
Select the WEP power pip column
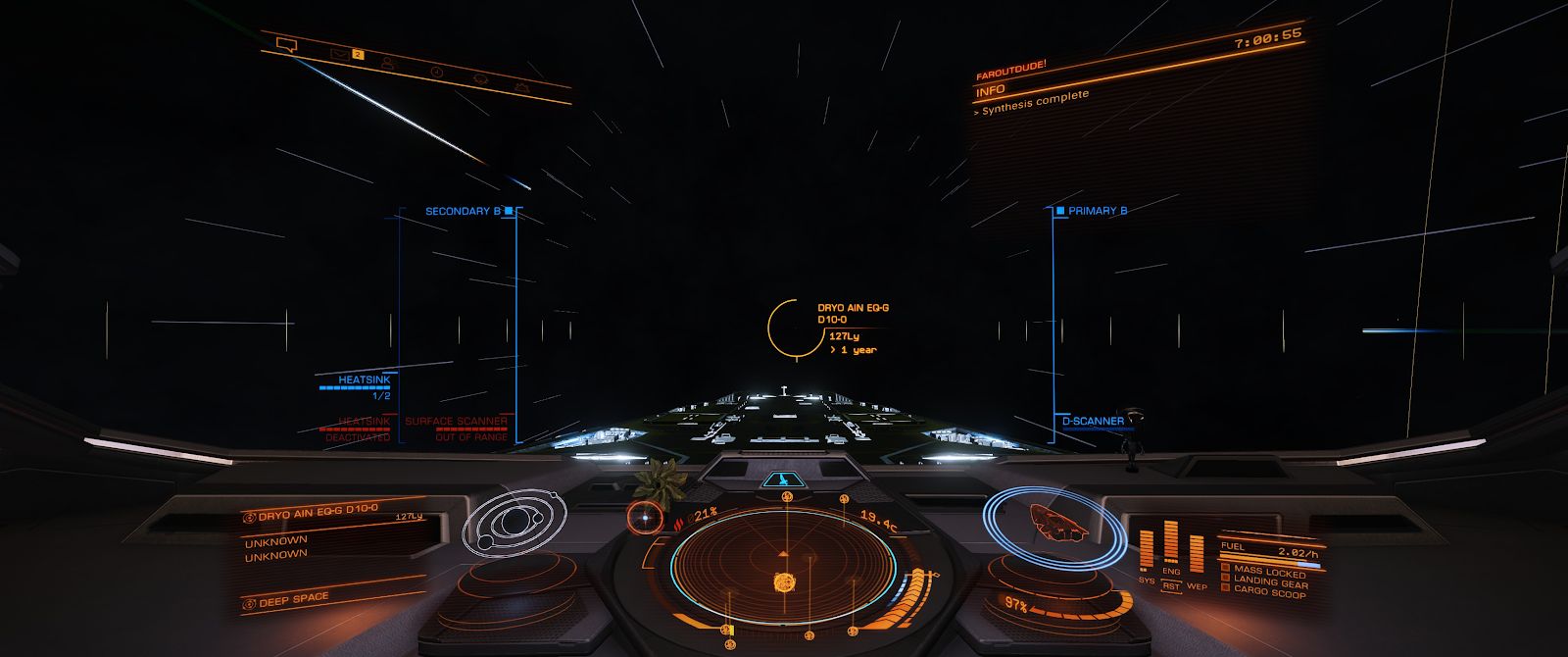[1197, 555]
